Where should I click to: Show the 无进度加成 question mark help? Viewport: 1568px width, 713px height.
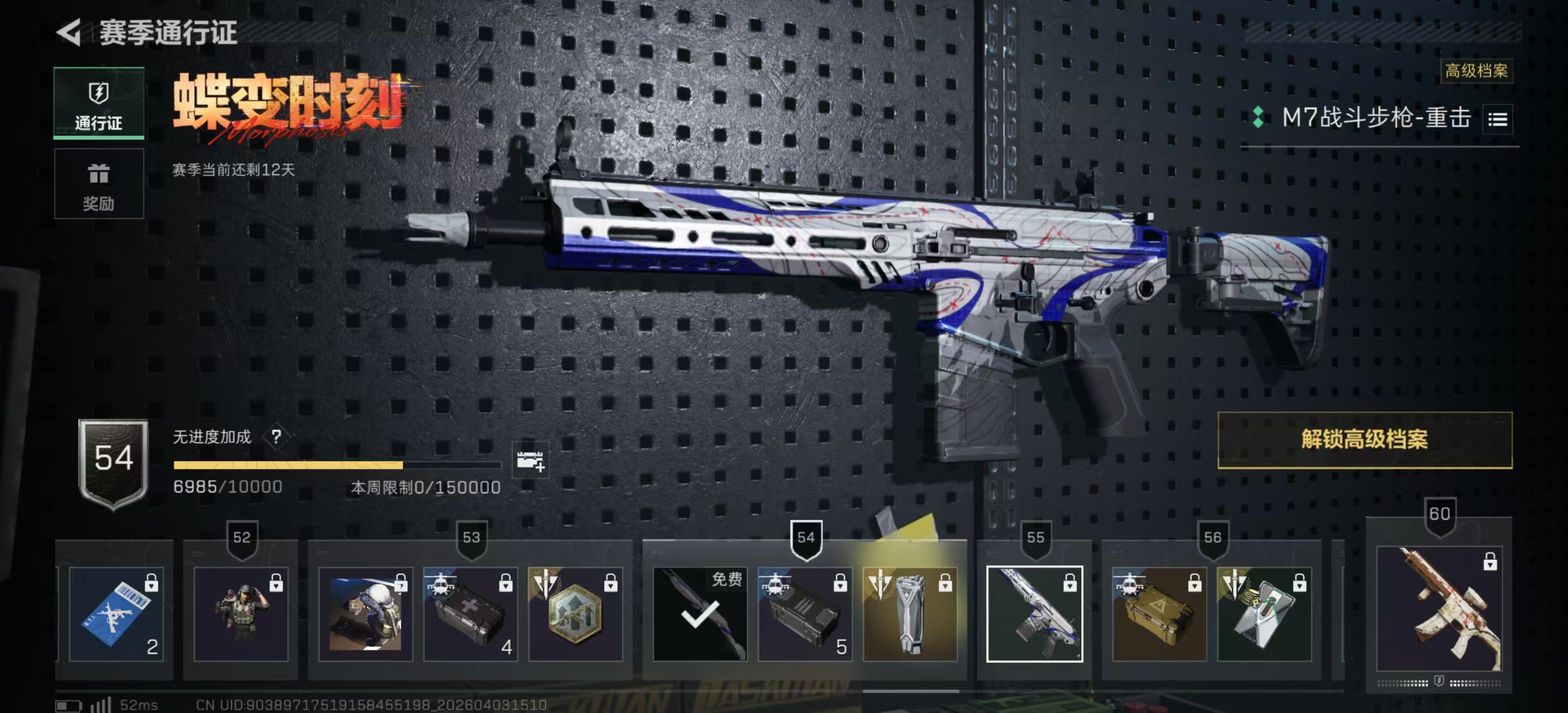(276, 437)
